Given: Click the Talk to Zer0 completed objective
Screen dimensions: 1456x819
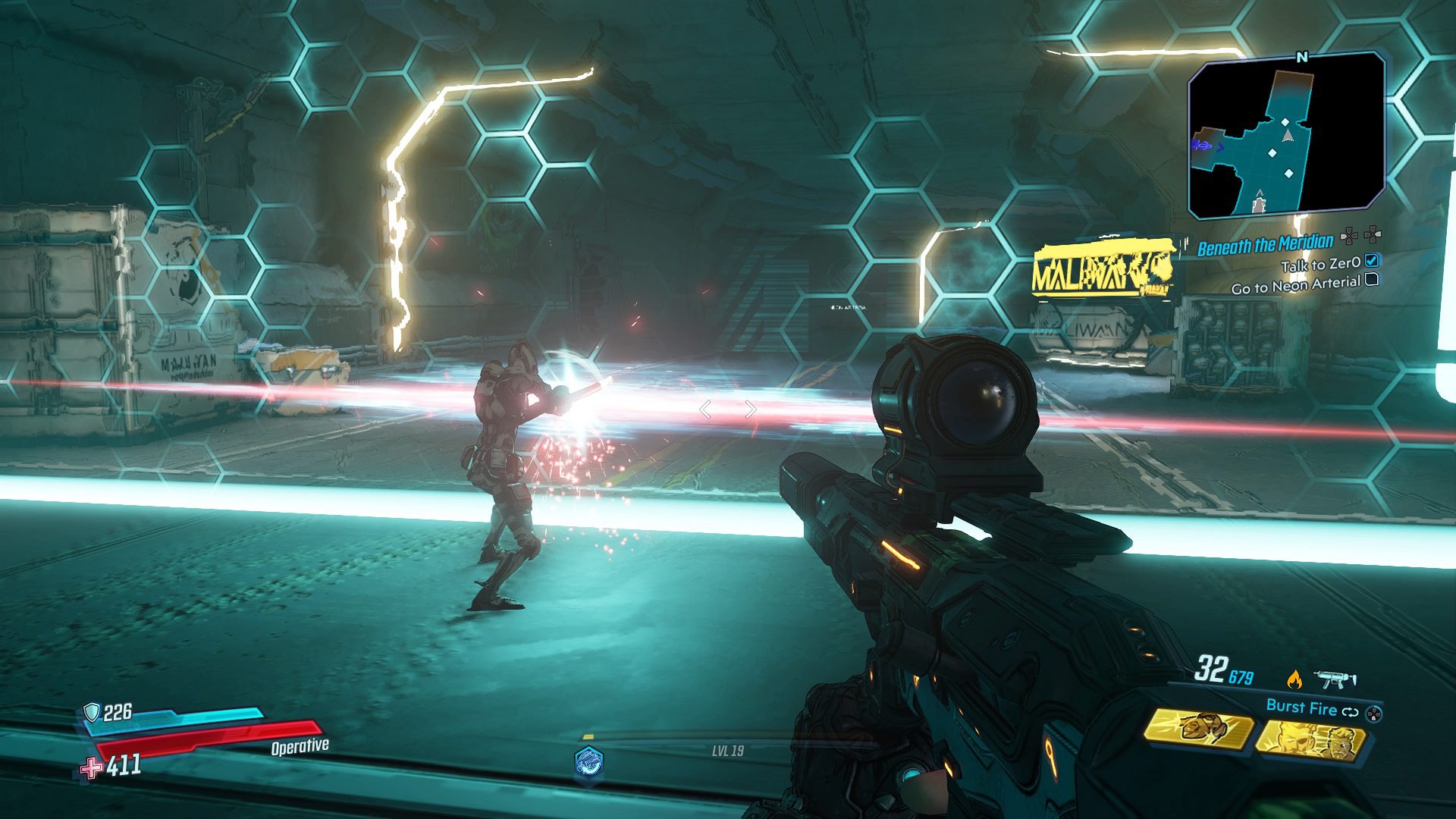Looking at the screenshot, I should pos(1320,264).
